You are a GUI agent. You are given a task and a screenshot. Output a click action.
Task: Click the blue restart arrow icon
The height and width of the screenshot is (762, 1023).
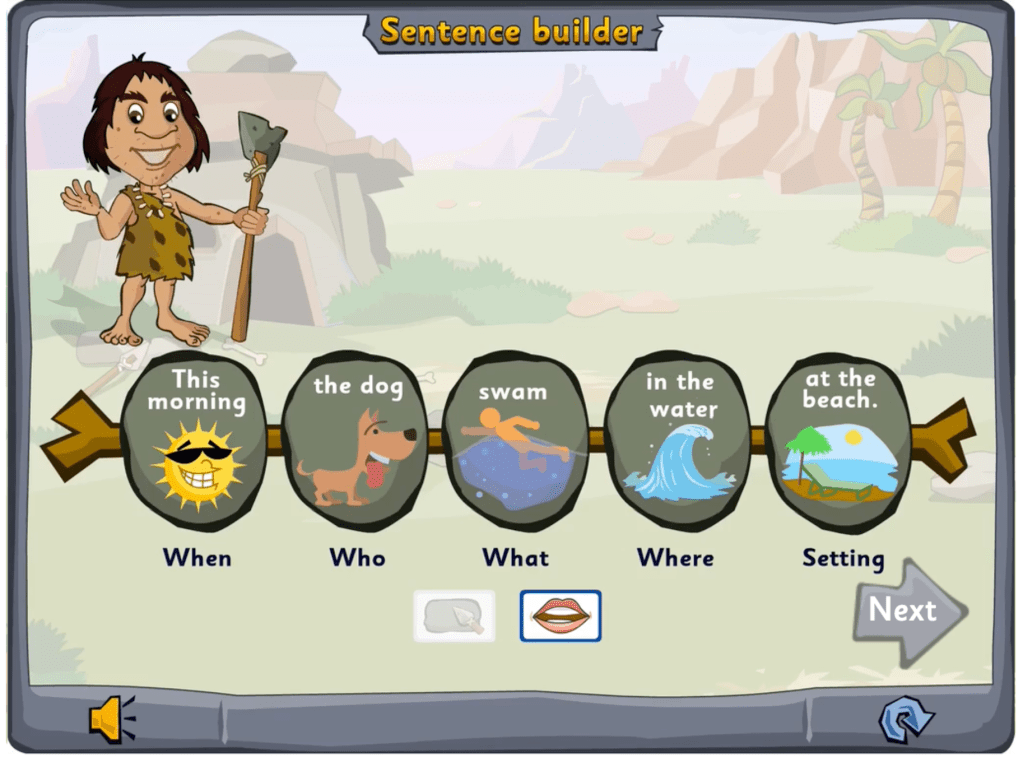(x=905, y=718)
